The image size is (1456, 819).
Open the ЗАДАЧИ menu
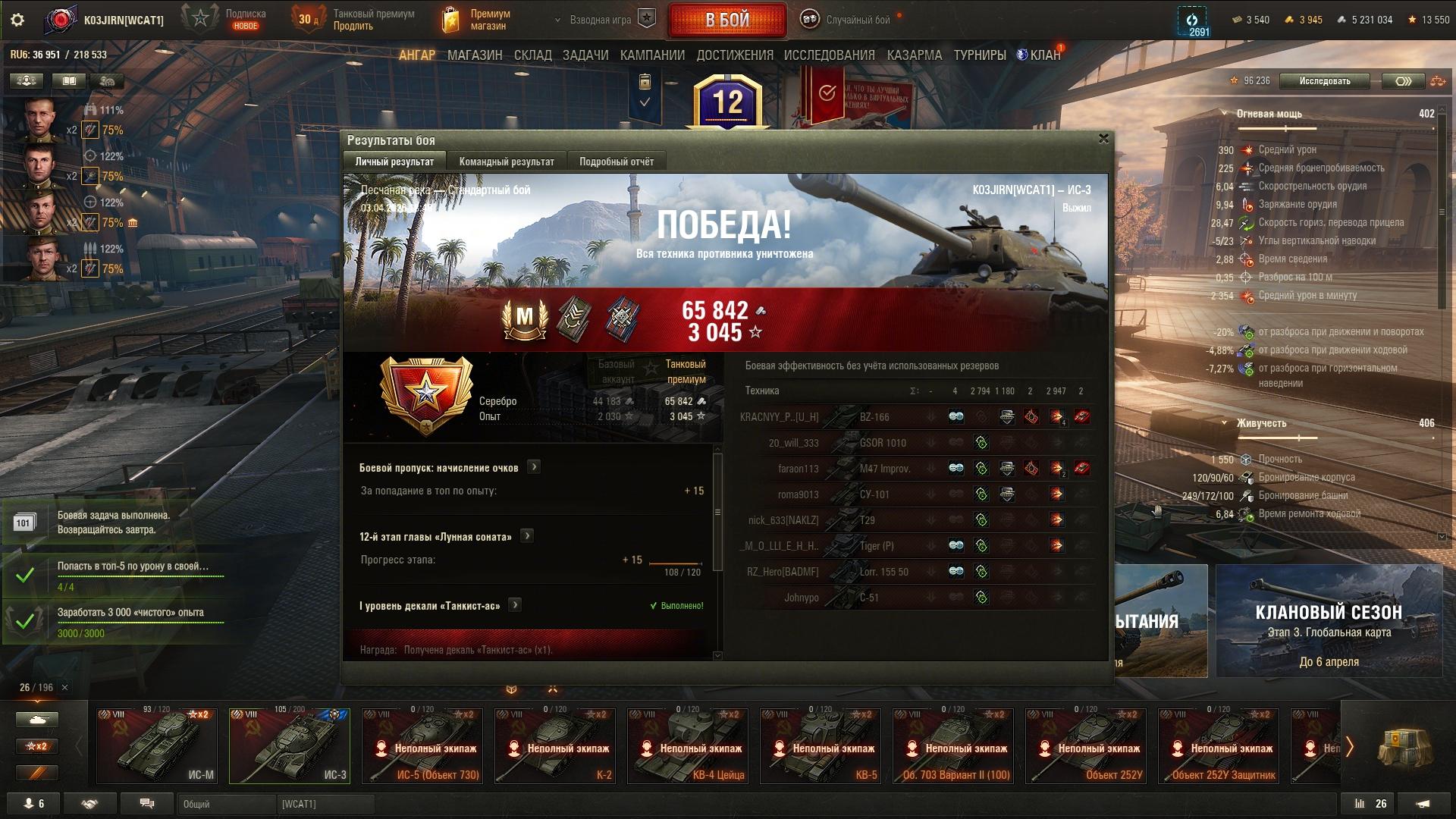(x=585, y=55)
